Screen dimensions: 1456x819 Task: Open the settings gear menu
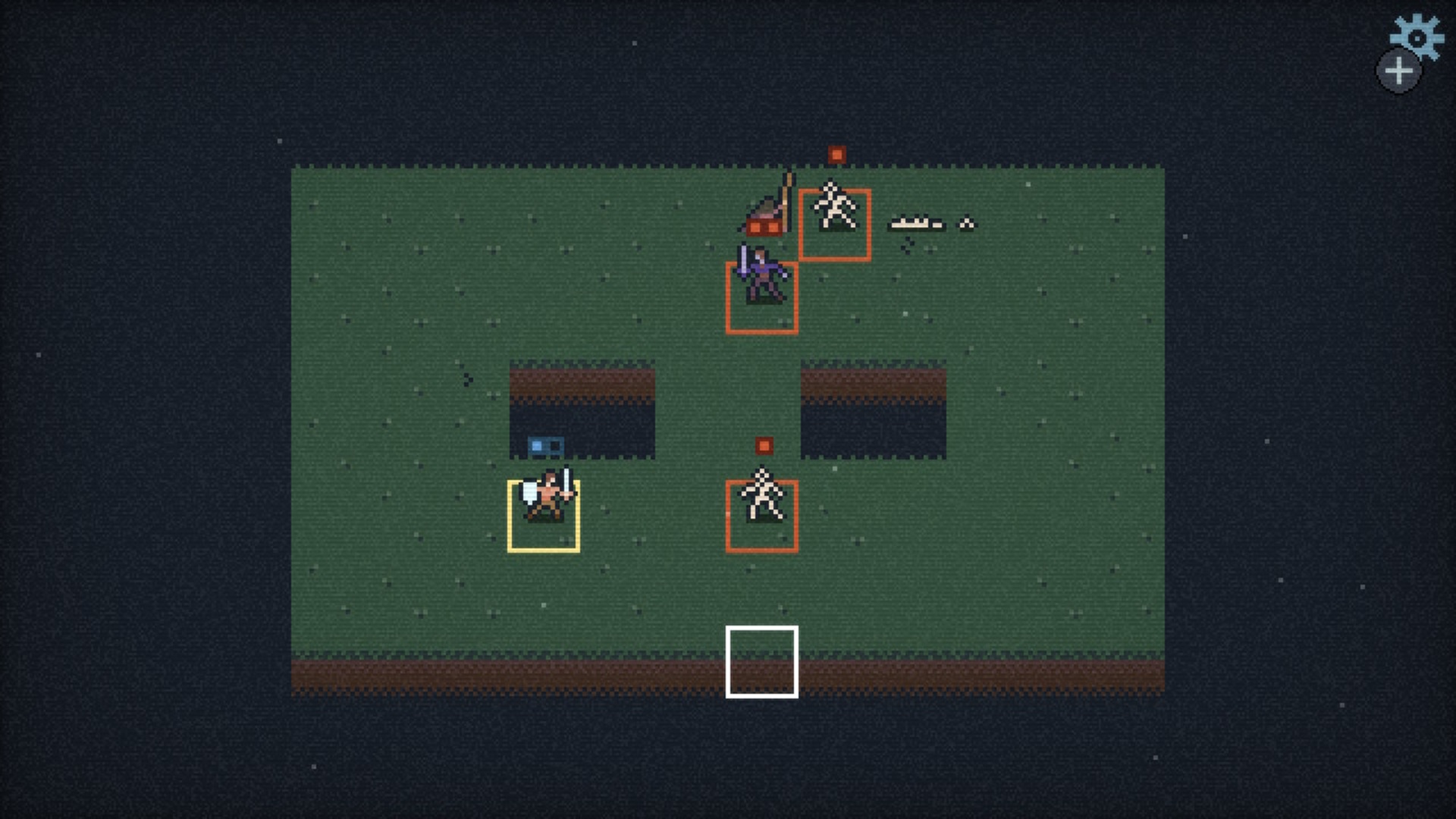pyautogui.click(x=1417, y=34)
